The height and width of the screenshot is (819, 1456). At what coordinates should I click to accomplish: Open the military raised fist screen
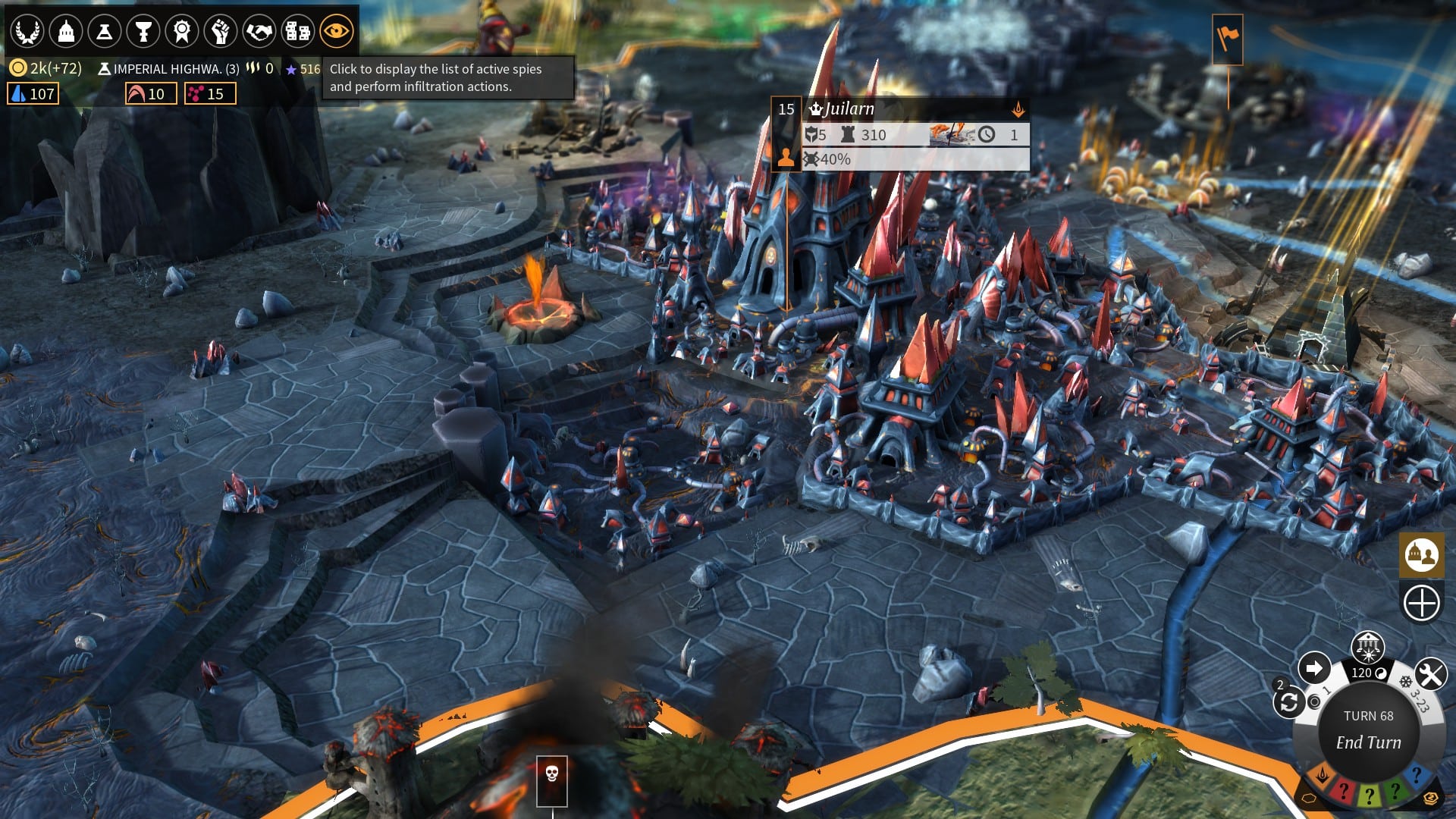(221, 32)
